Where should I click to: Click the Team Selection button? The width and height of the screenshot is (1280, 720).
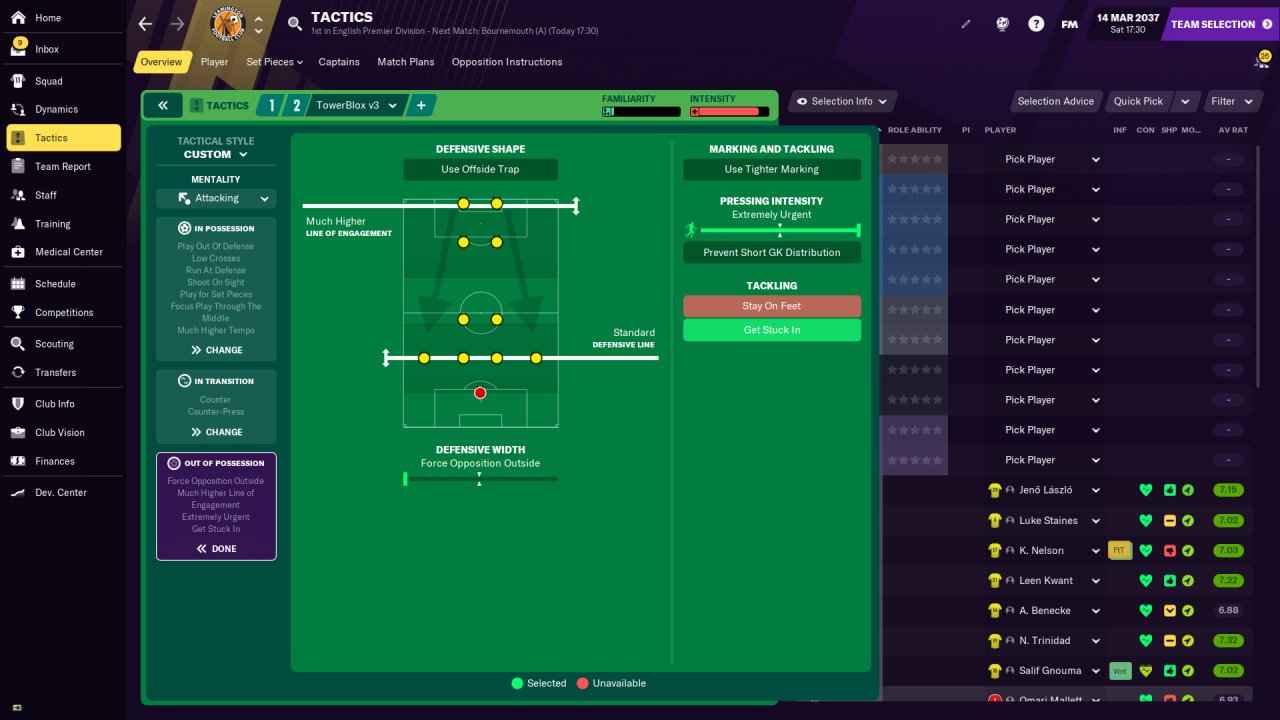(1220, 24)
